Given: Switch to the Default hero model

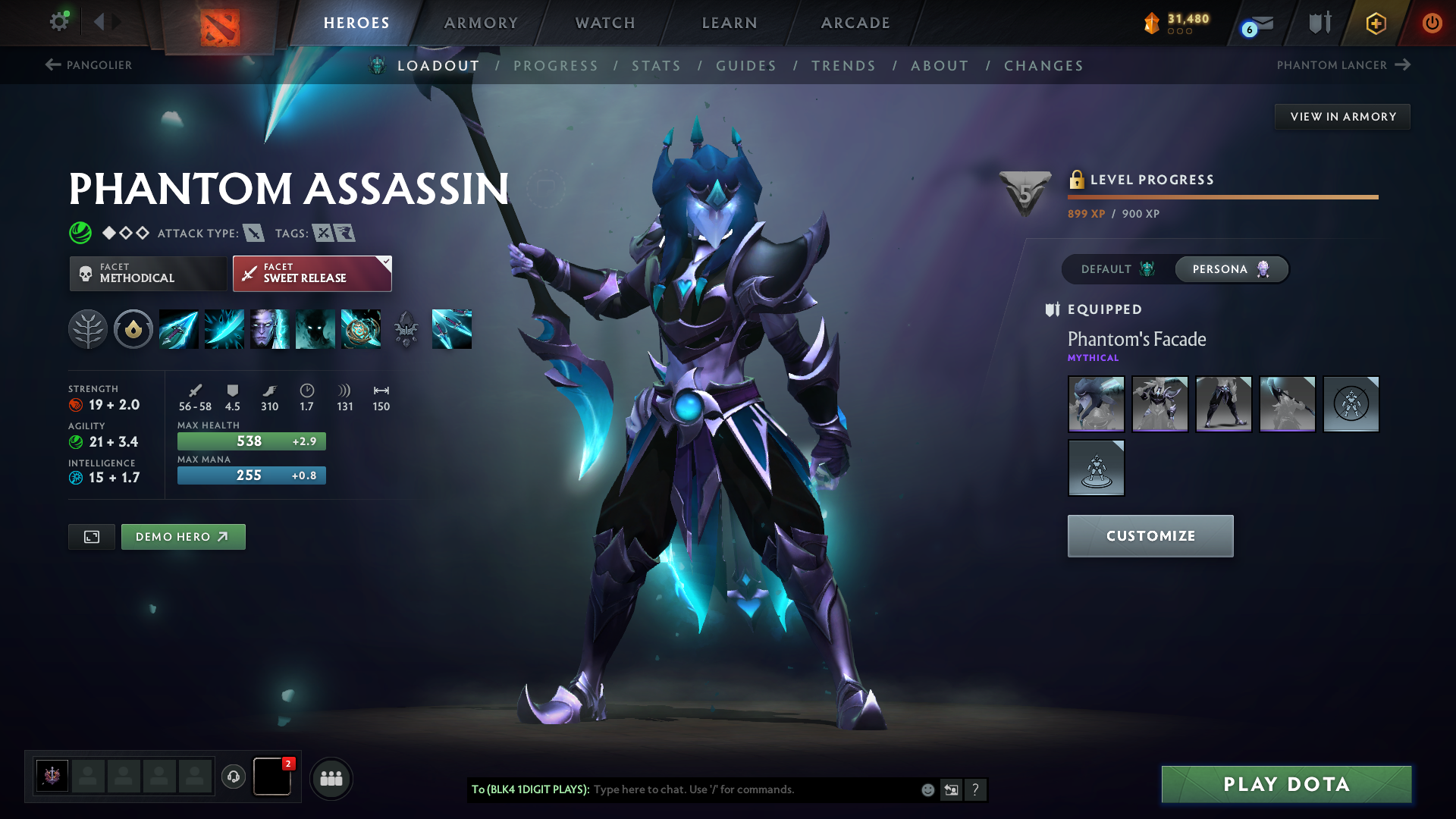Looking at the screenshot, I should 1117,269.
